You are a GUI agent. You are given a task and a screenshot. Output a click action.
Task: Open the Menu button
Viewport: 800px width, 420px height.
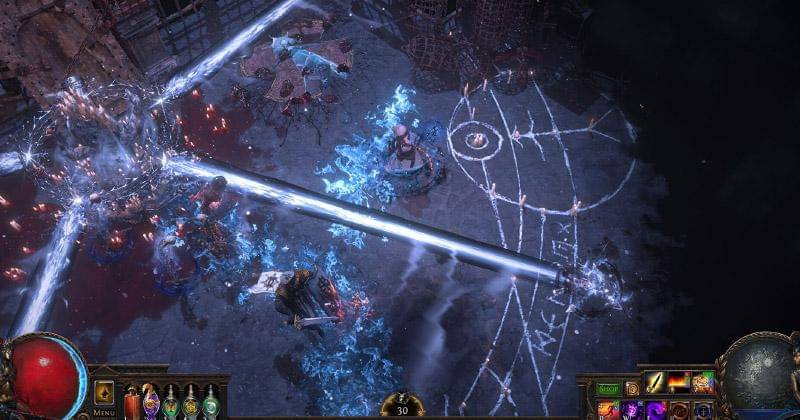(x=104, y=397)
